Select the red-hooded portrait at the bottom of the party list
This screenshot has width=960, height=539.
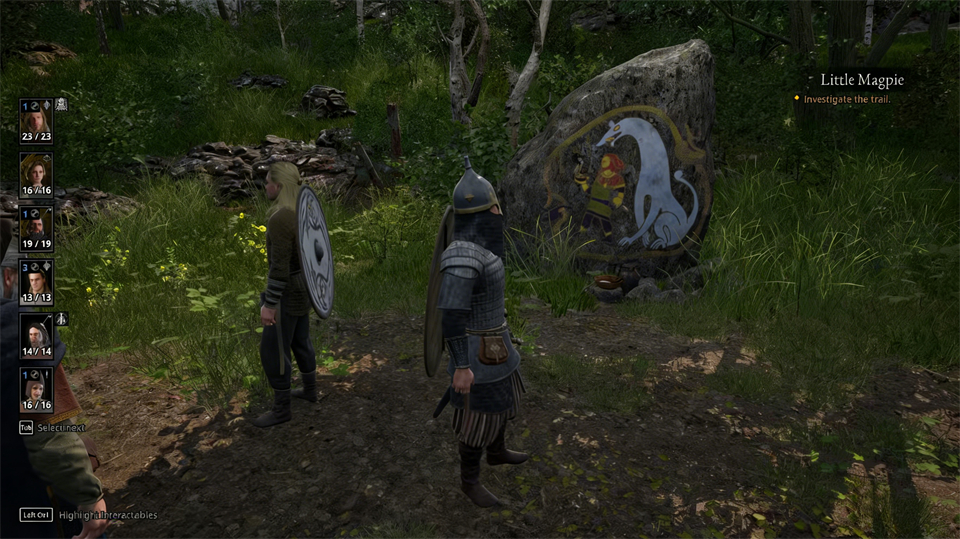point(36,389)
